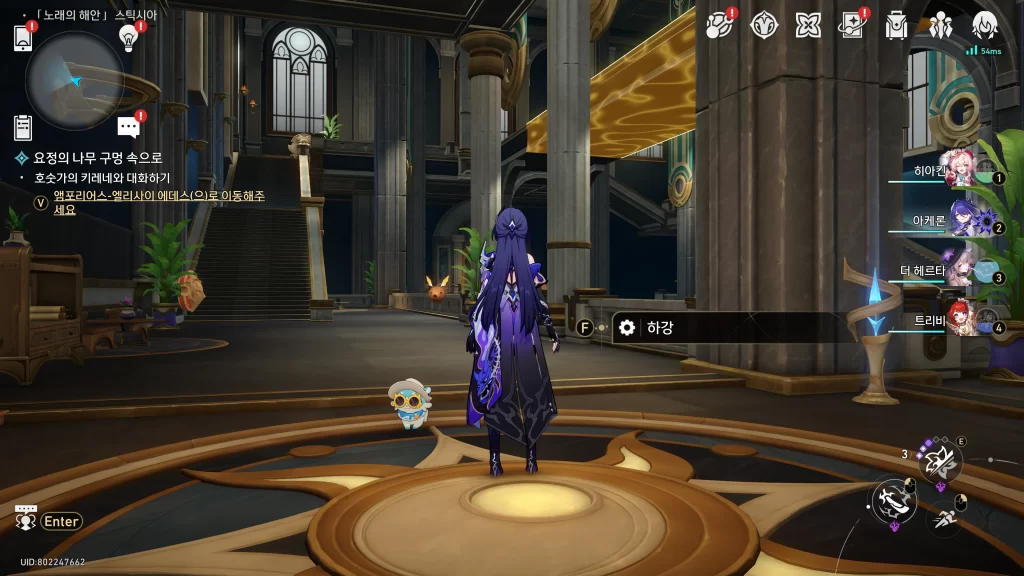
Task: Open the chat input box at the bottom left
Action: click(x=49, y=520)
